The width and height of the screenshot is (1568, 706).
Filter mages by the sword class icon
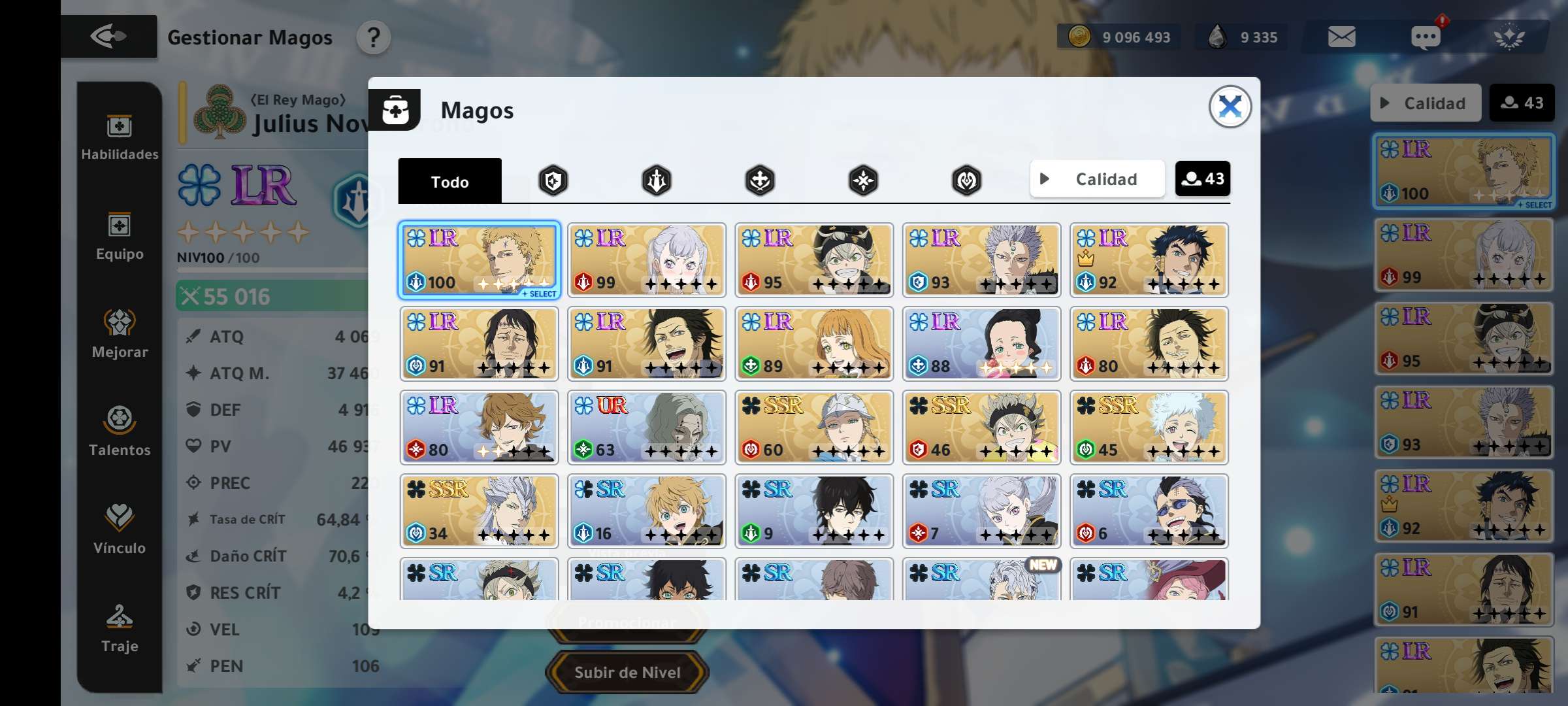[x=656, y=180]
